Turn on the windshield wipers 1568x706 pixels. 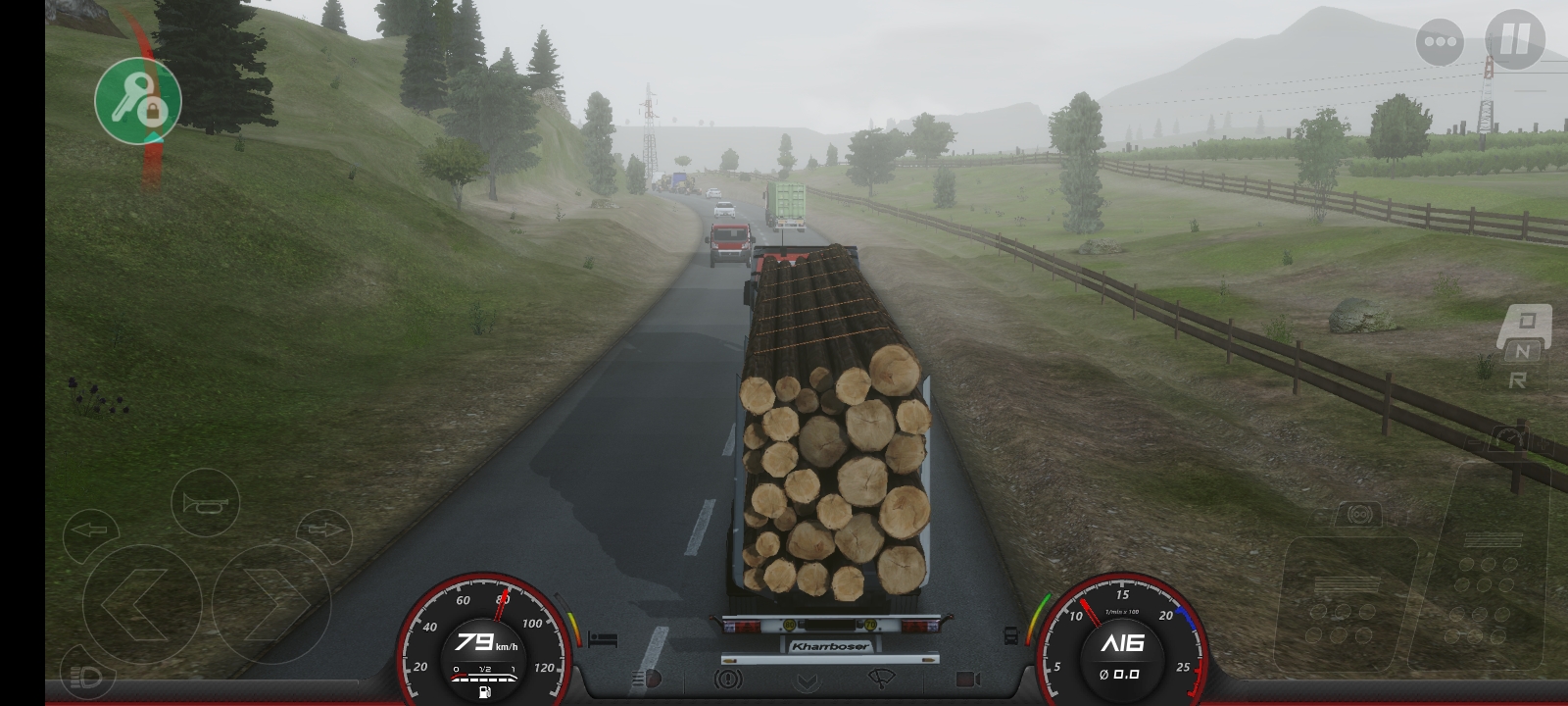click(882, 679)
